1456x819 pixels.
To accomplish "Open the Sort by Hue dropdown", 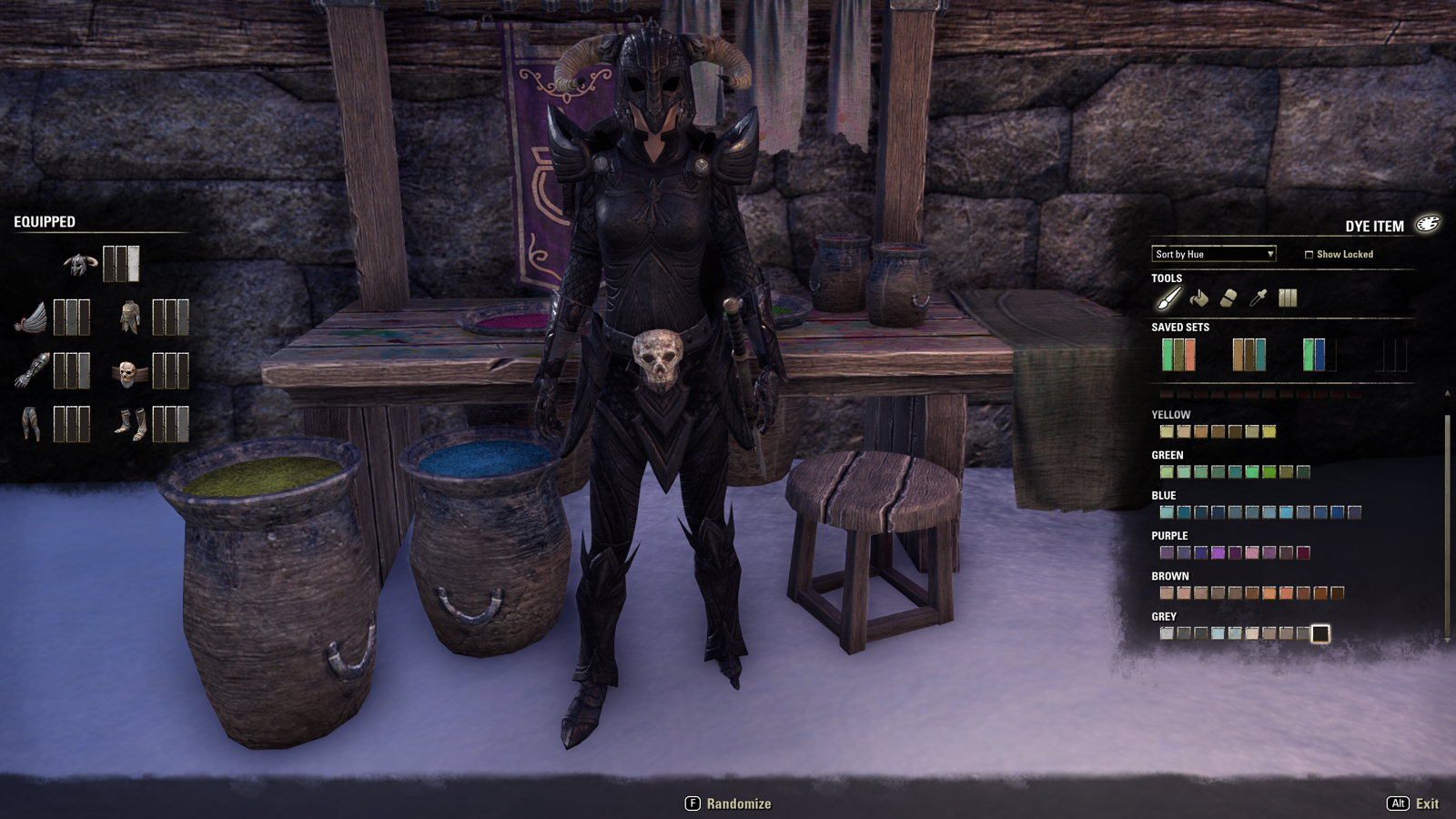I will (1214, 254).
